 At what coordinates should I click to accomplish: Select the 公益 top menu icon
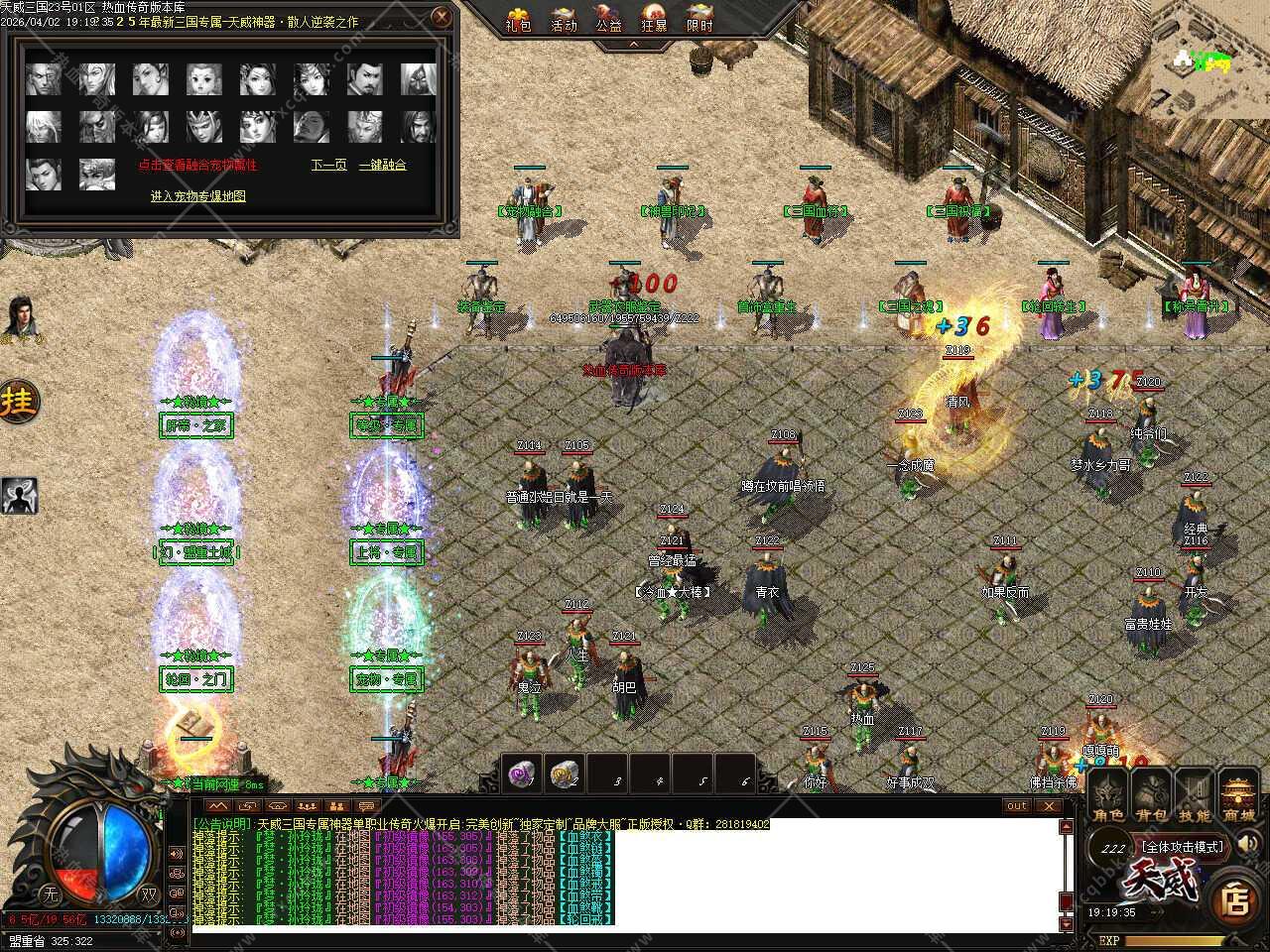[x=608, y=19]
